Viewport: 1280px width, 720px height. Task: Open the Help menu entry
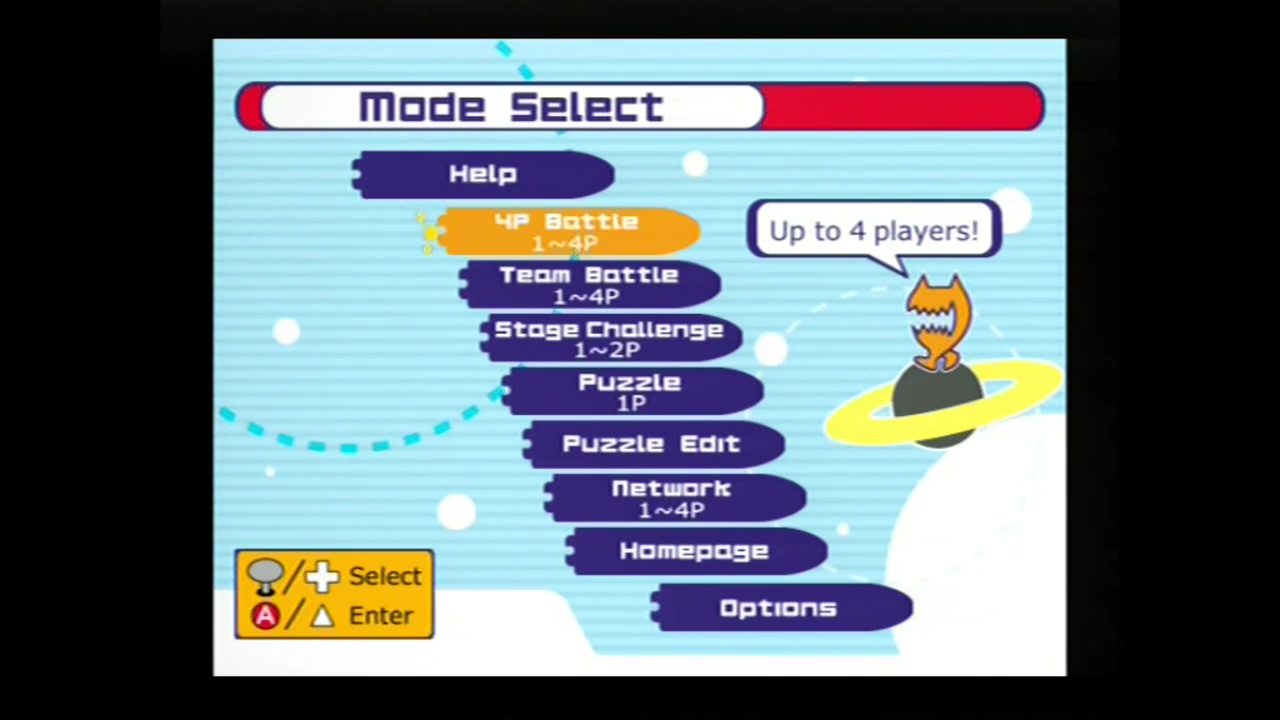coord(484,175)
